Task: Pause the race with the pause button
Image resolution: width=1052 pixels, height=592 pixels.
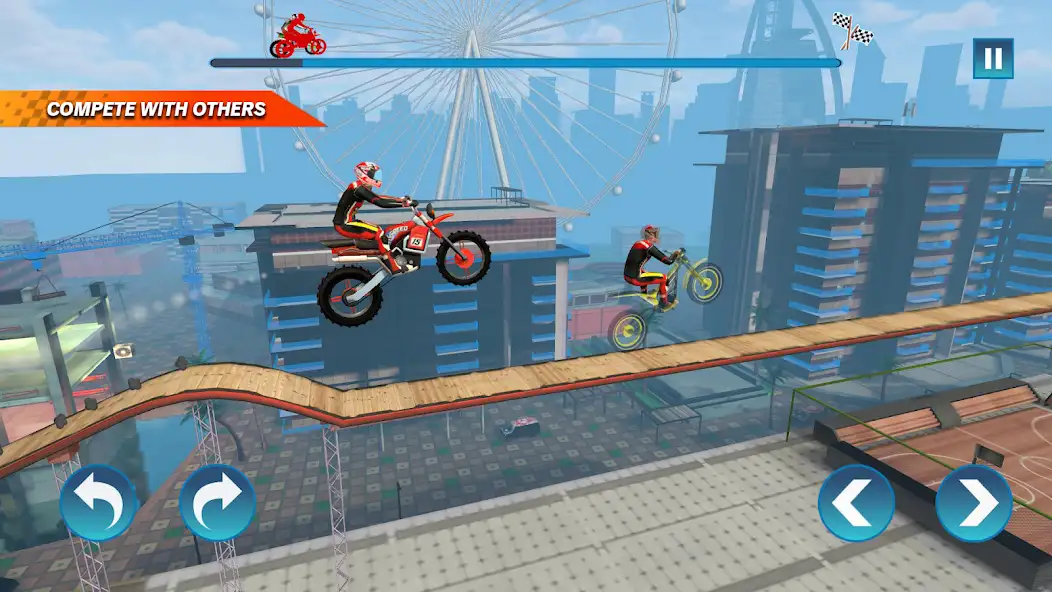Action: (x=992, y=58)
